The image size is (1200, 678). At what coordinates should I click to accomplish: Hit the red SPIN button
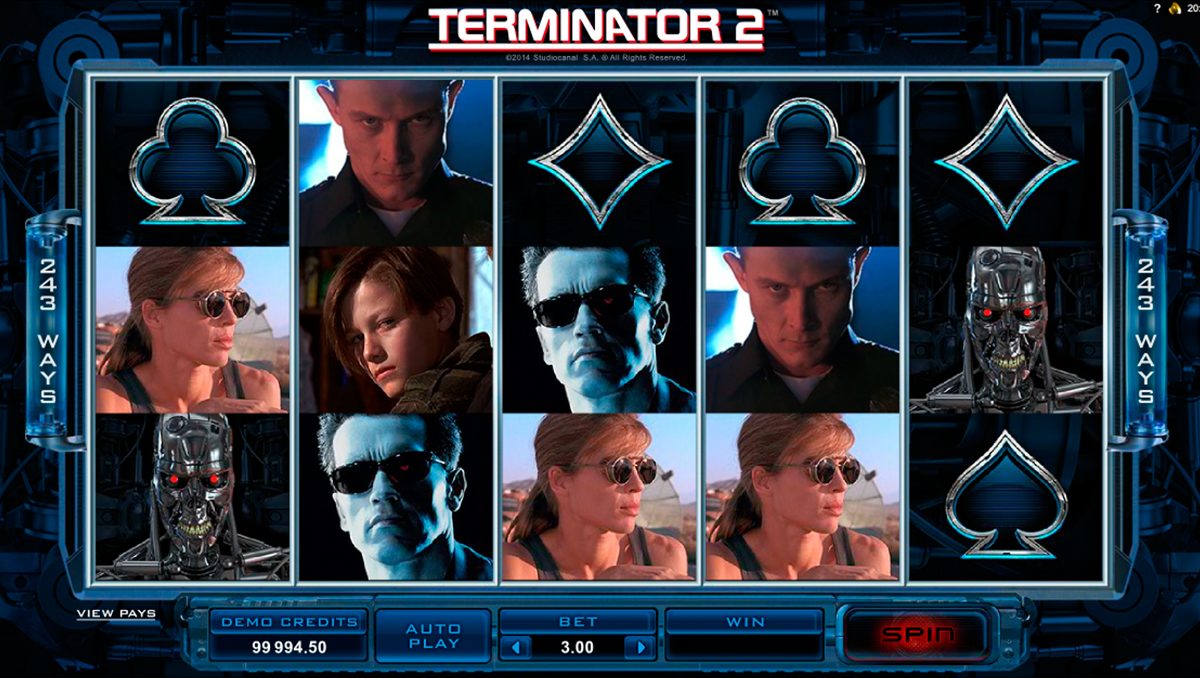point(915,634)
